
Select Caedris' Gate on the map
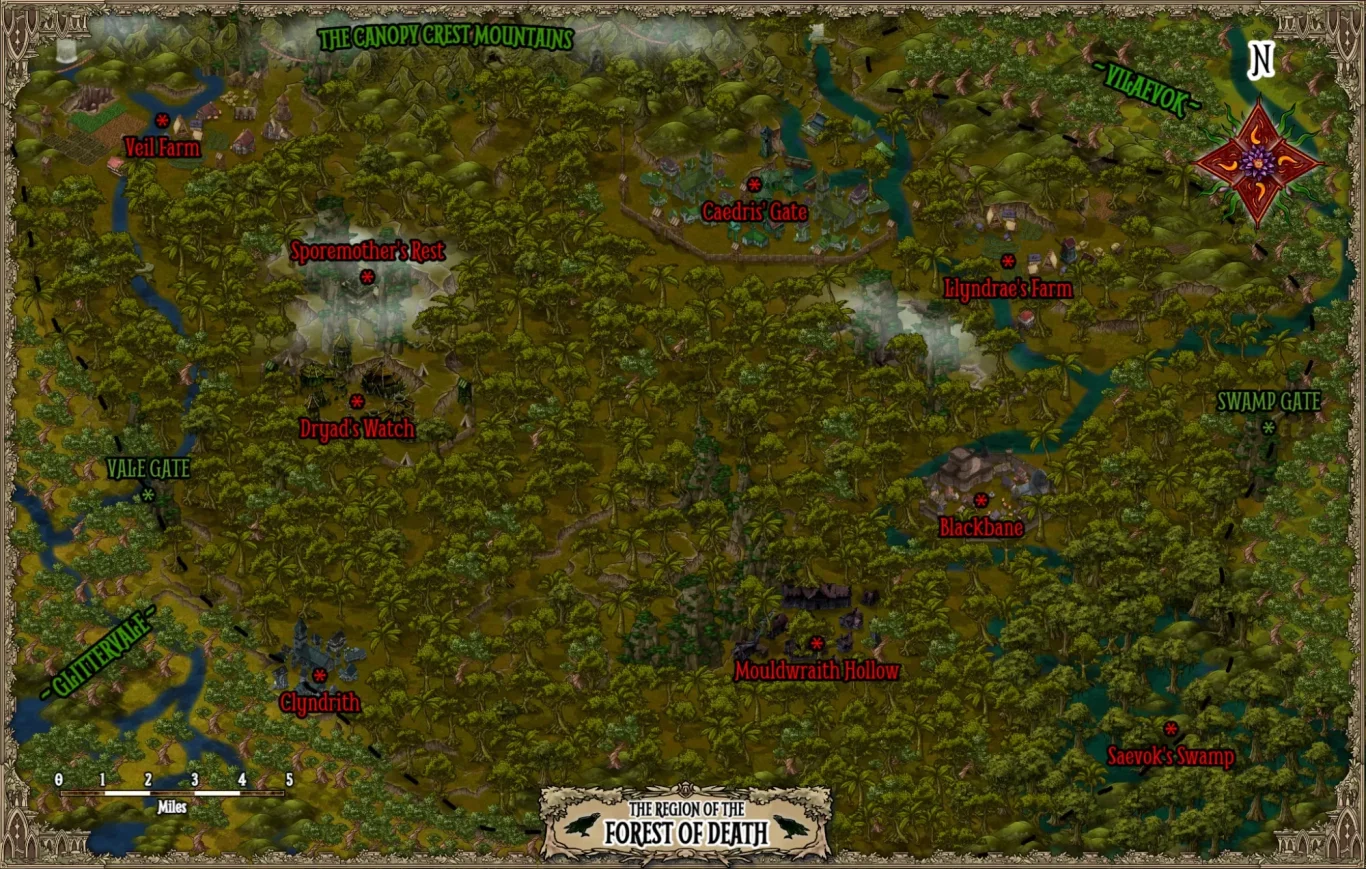pos(754,184)
